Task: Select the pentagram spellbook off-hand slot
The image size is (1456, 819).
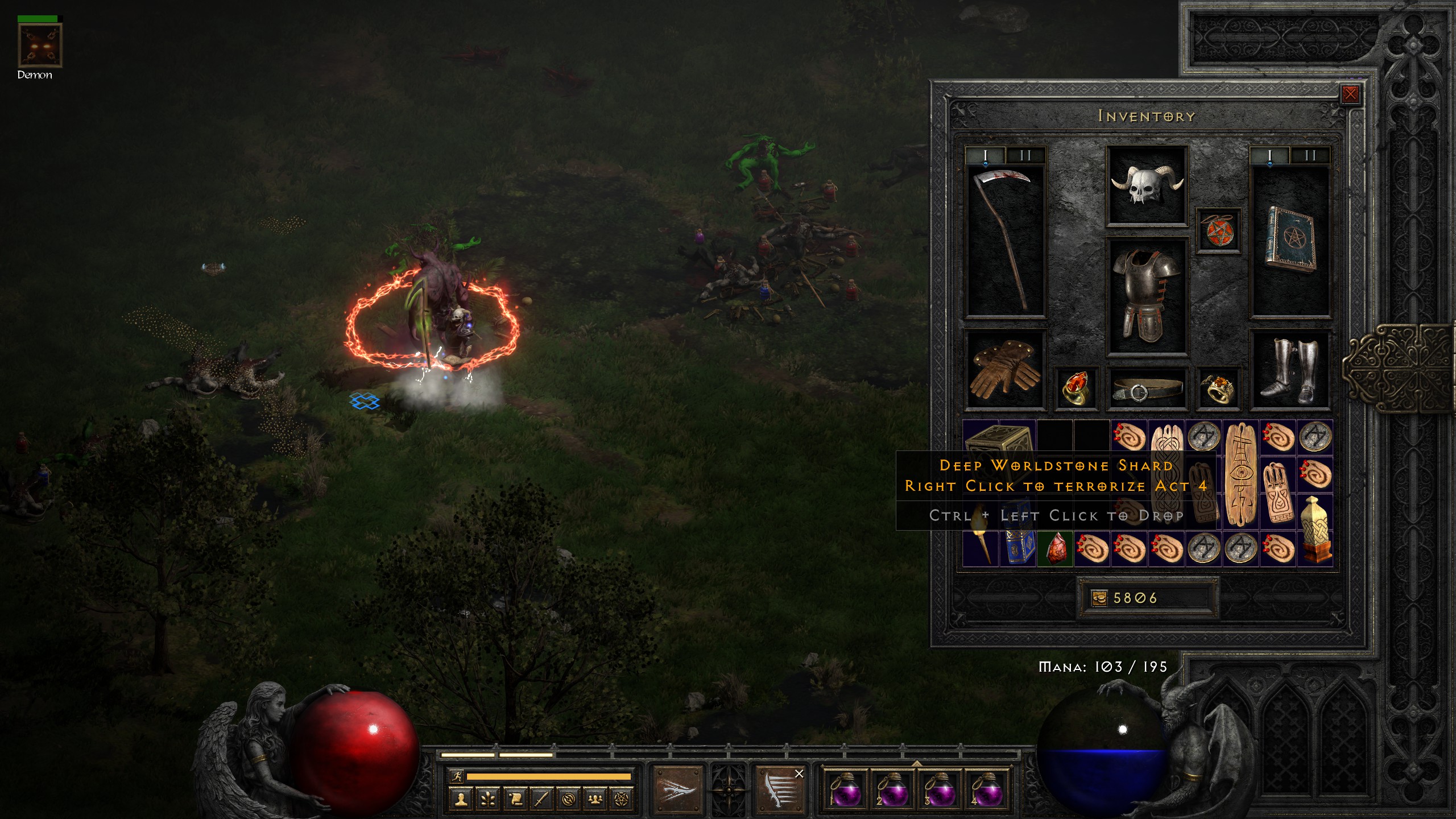Action: (x=1290, y=240)
